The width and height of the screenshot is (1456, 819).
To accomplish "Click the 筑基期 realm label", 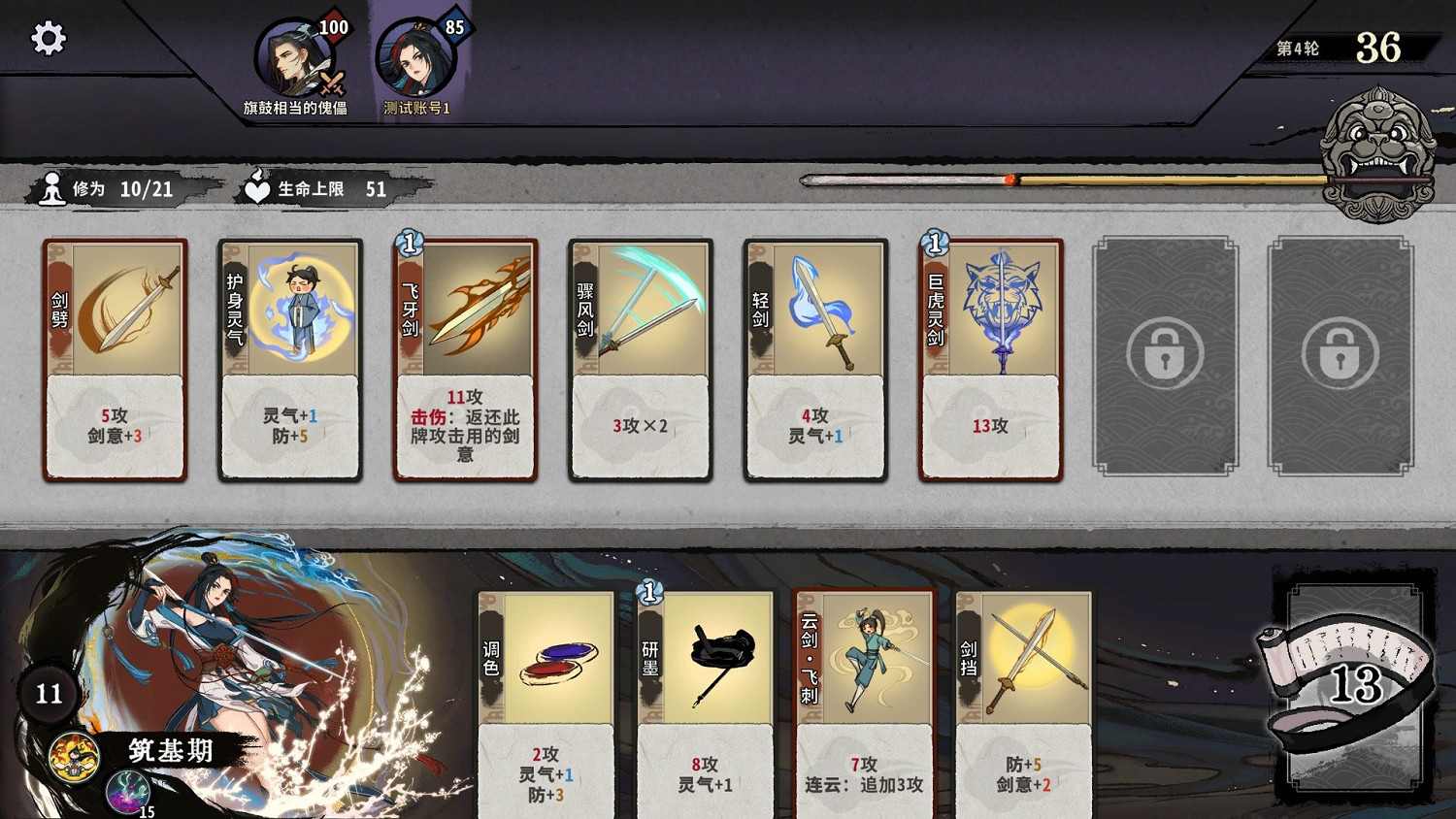I will (170, 749).
